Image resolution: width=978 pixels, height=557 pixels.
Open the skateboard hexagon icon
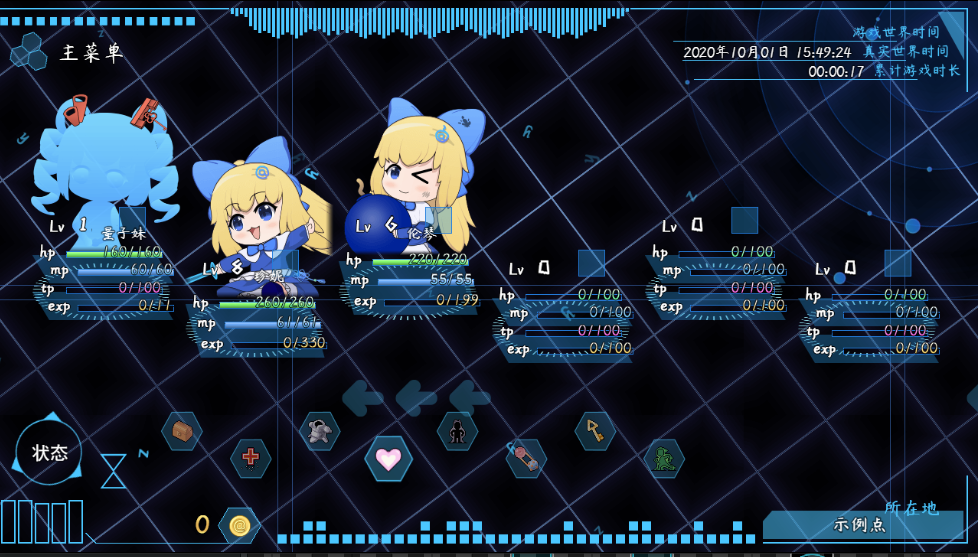point(526,458)
